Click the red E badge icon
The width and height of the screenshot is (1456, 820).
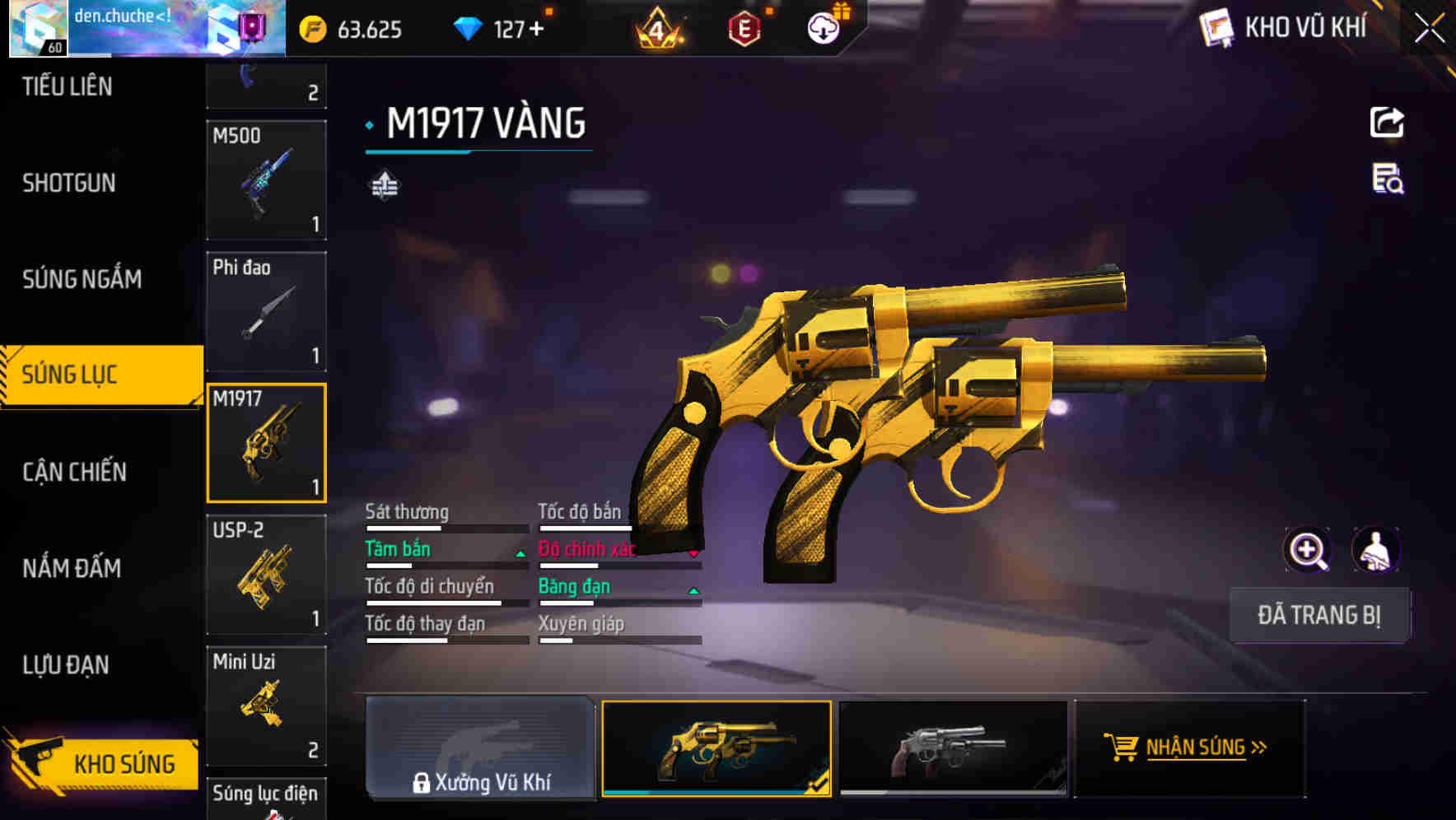(x=746, y=28)
